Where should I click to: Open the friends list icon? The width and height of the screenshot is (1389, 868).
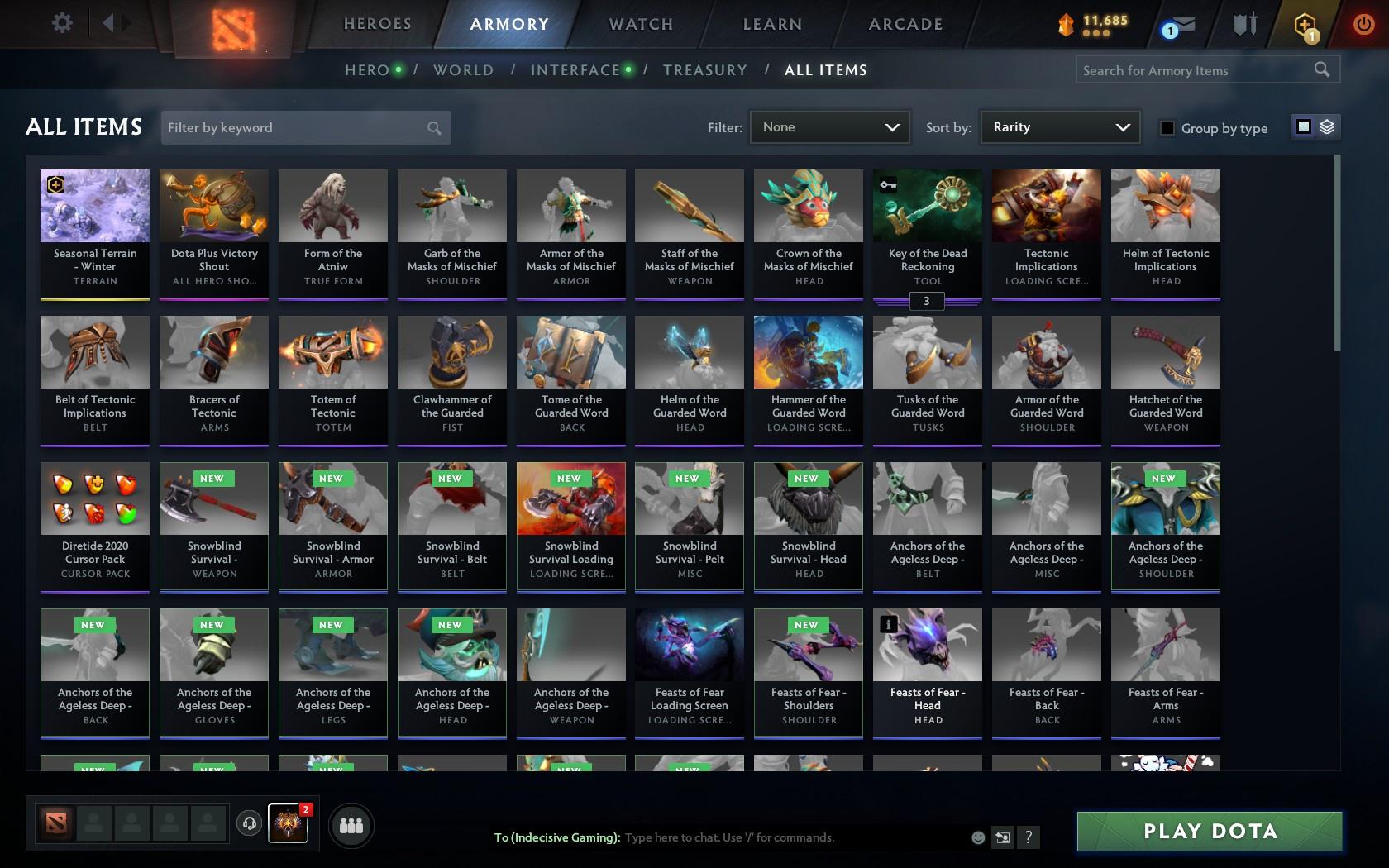[351, 824]
